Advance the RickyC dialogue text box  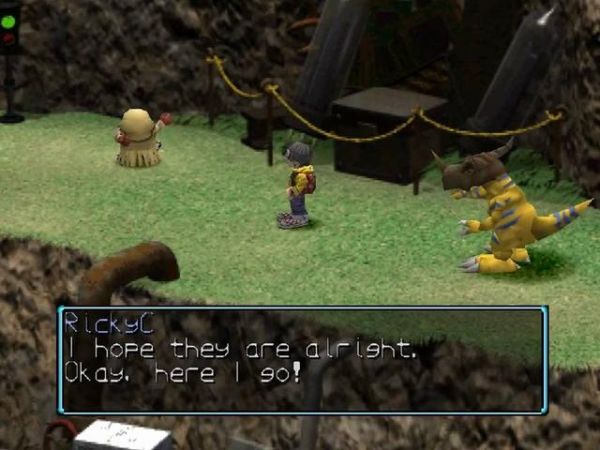tap(302, 359)
